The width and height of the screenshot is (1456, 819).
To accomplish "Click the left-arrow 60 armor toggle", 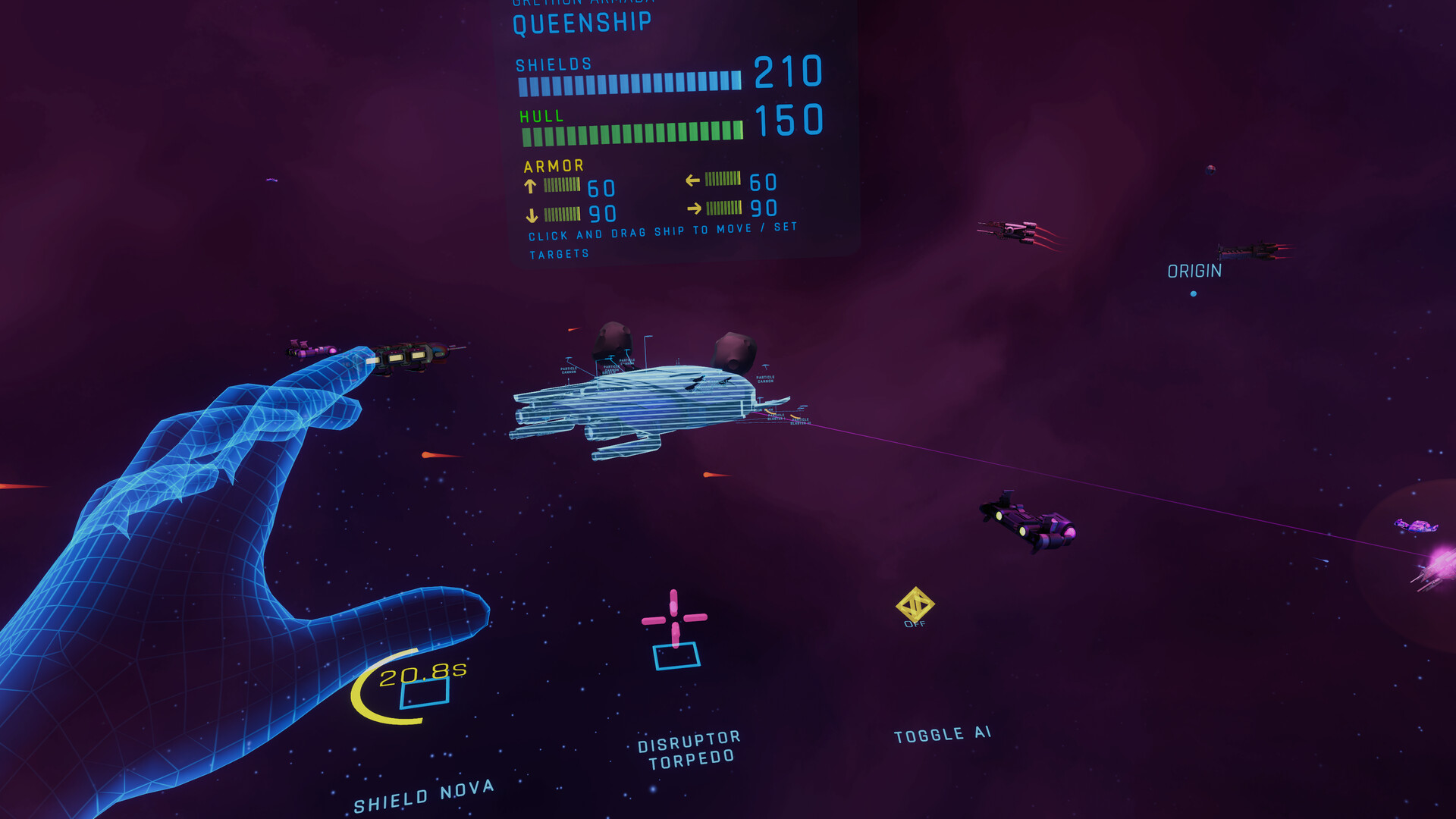I will coord(692,182).
